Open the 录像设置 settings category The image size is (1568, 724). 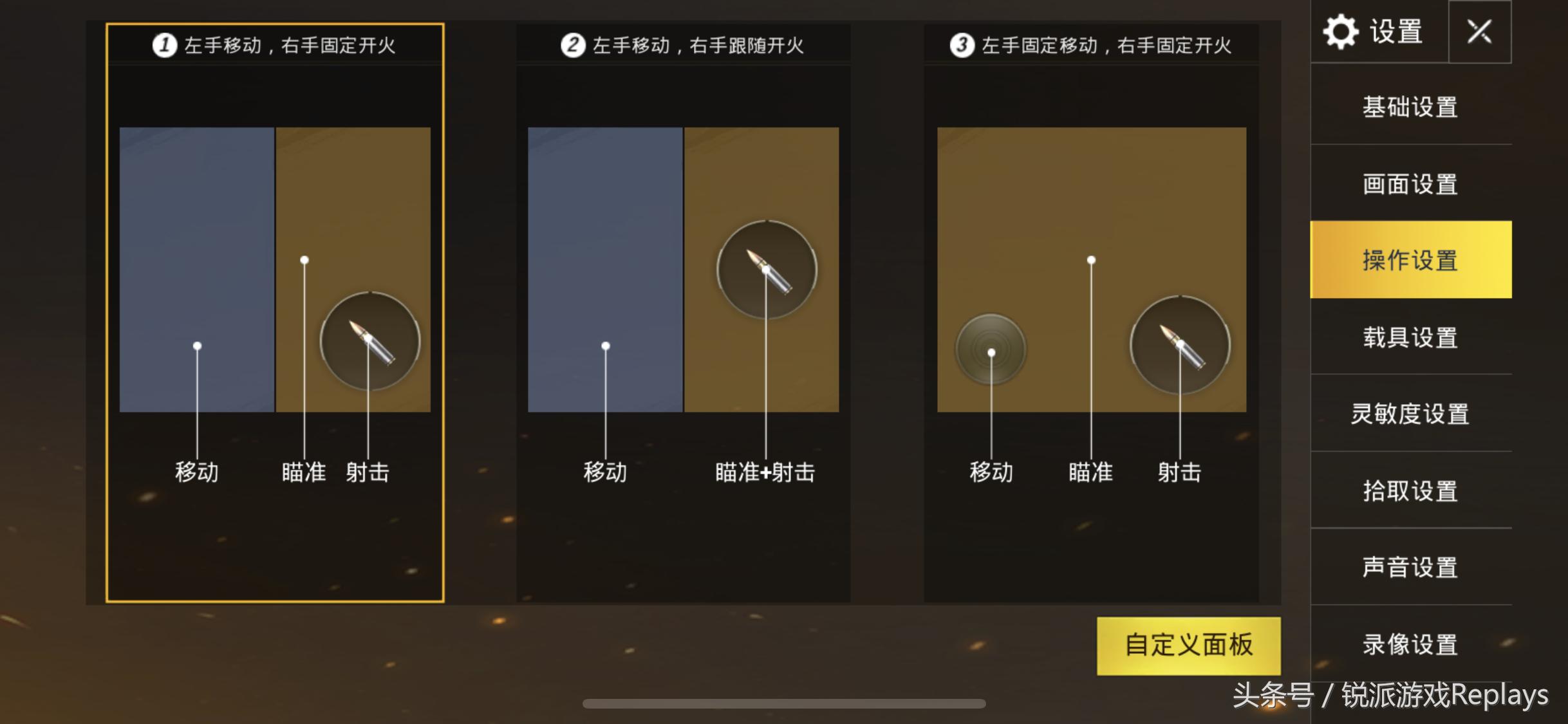(1411, 642)
